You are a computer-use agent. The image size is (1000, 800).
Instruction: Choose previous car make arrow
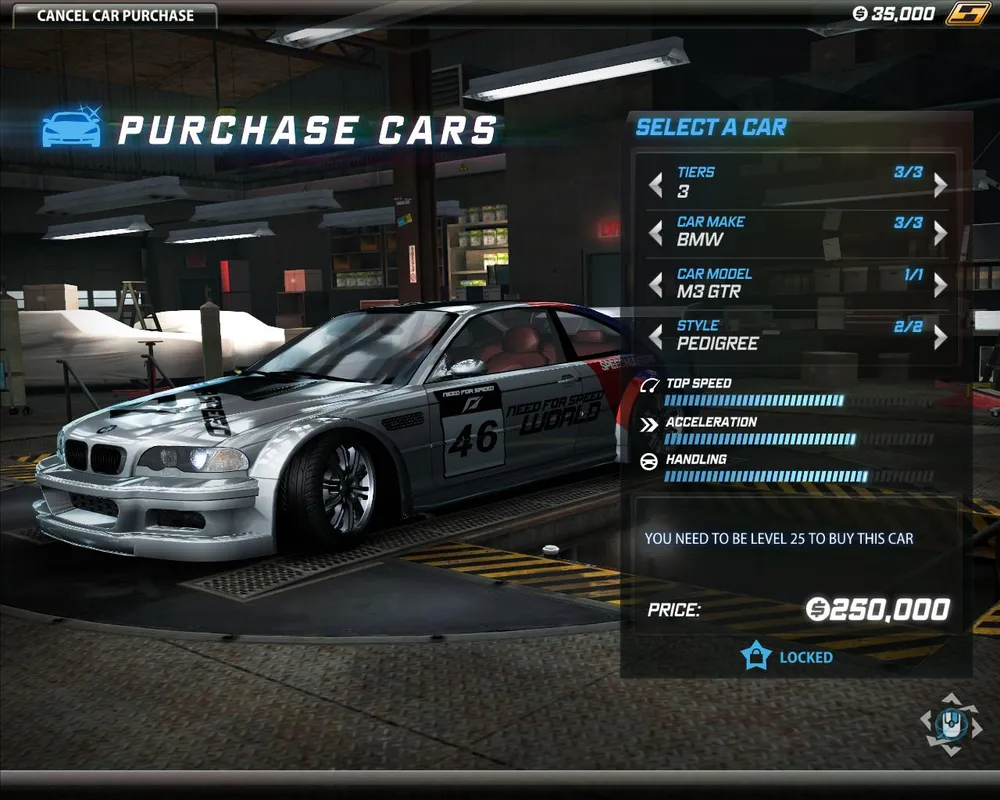(656, 234)
